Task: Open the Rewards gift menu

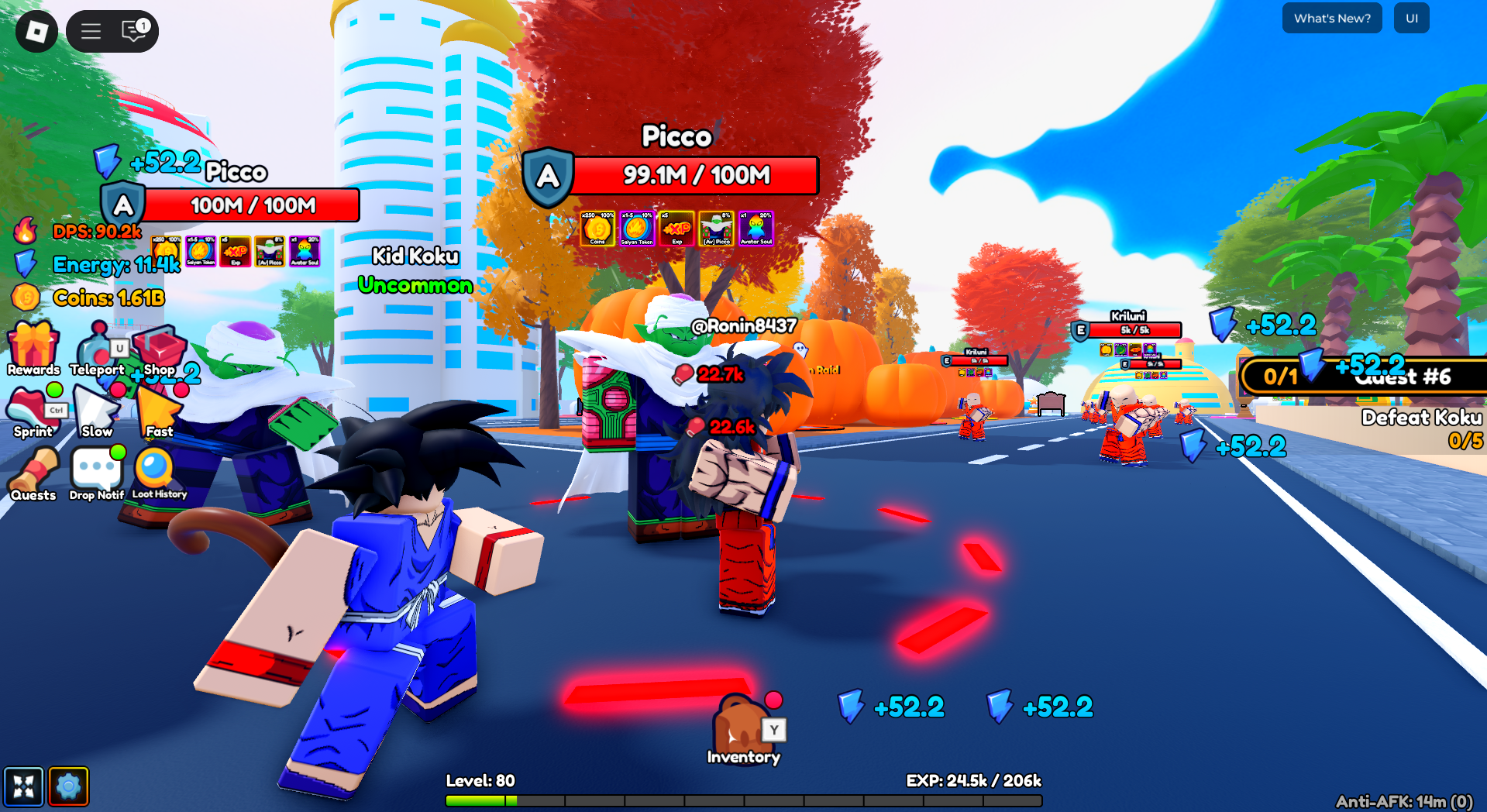Action: (x=33, y=345)
